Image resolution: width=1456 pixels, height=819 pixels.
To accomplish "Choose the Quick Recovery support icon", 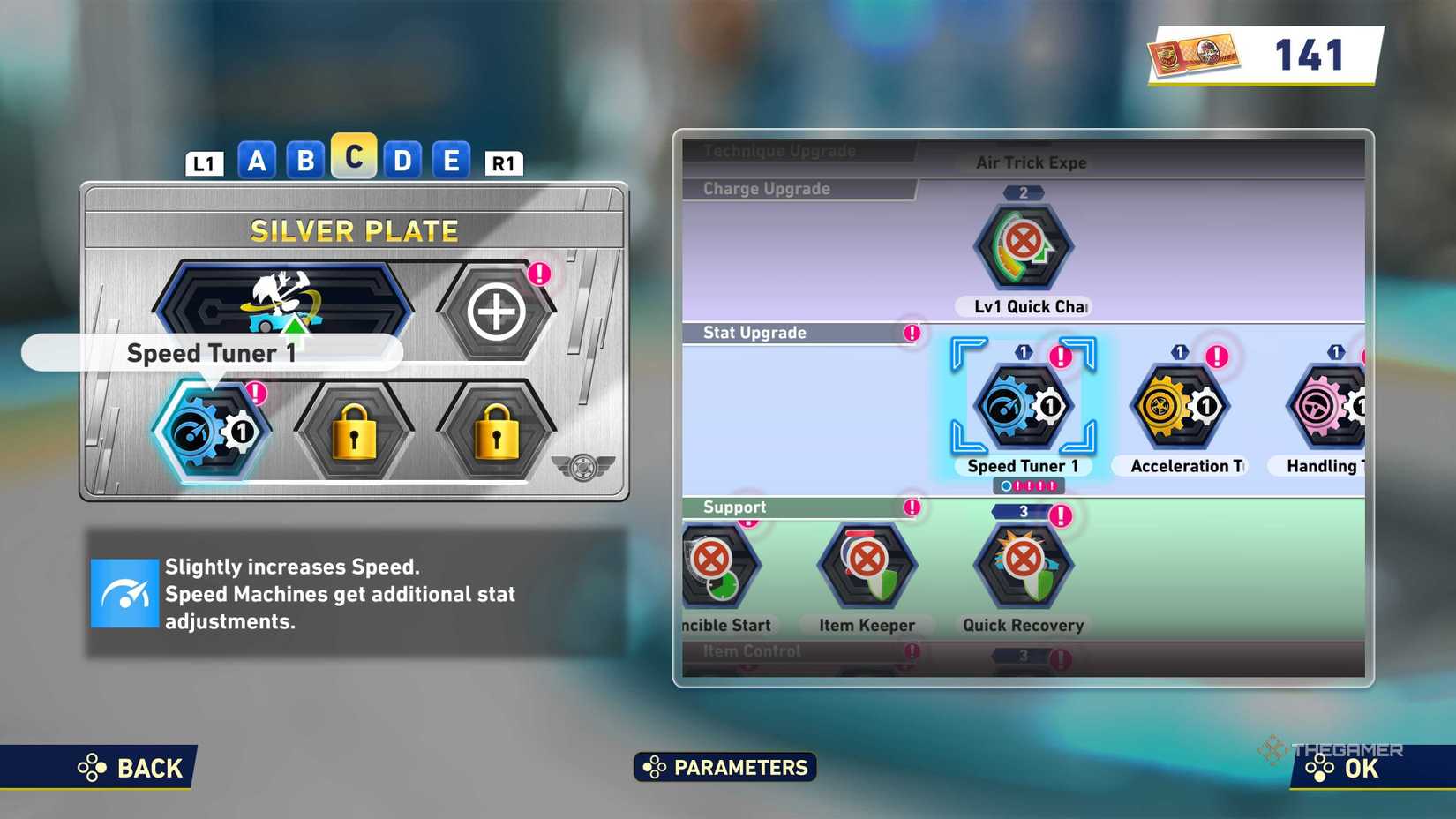I will (x=1022, y=567).
